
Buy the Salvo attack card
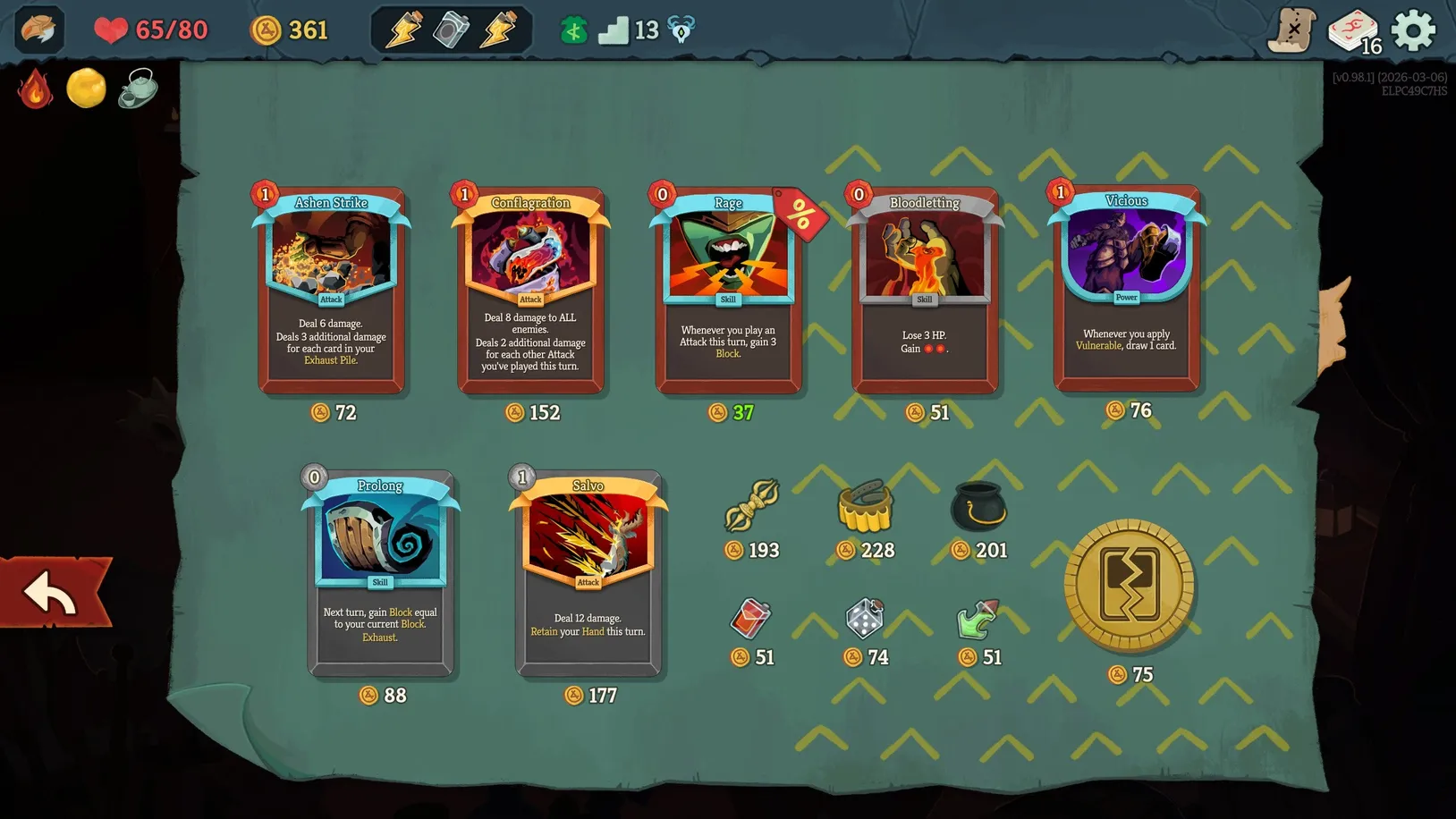(x=588, y=573)
